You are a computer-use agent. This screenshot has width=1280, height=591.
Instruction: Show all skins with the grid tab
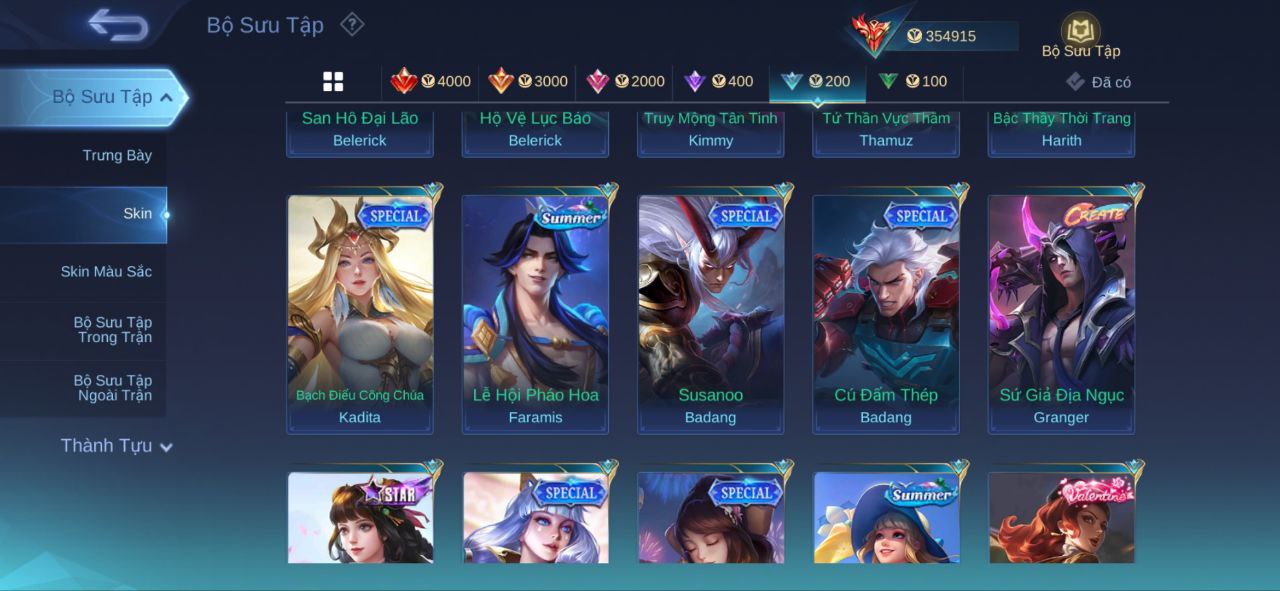(x=333, y=82)
